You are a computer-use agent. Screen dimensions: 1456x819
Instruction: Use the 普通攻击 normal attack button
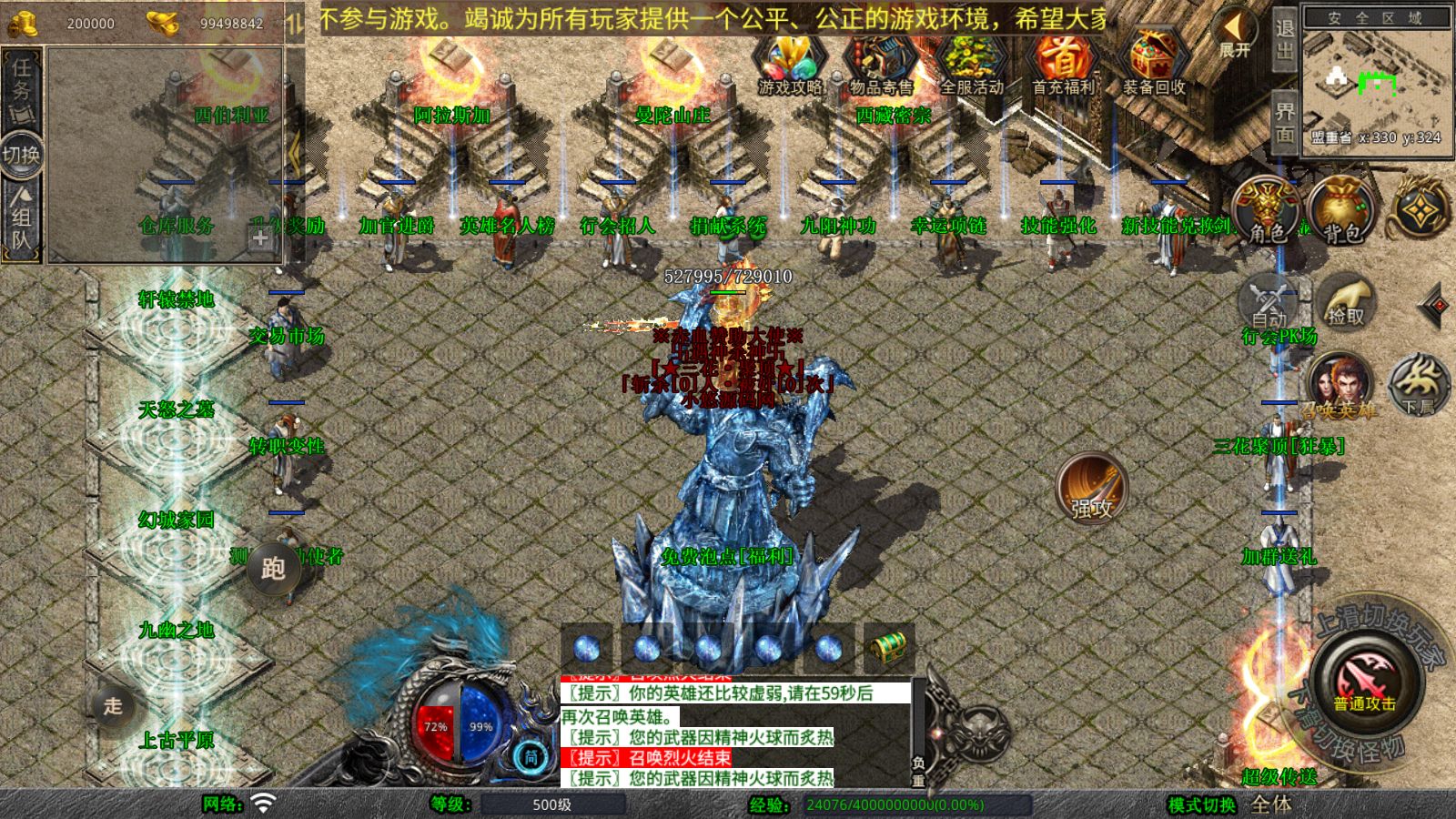1365,681
